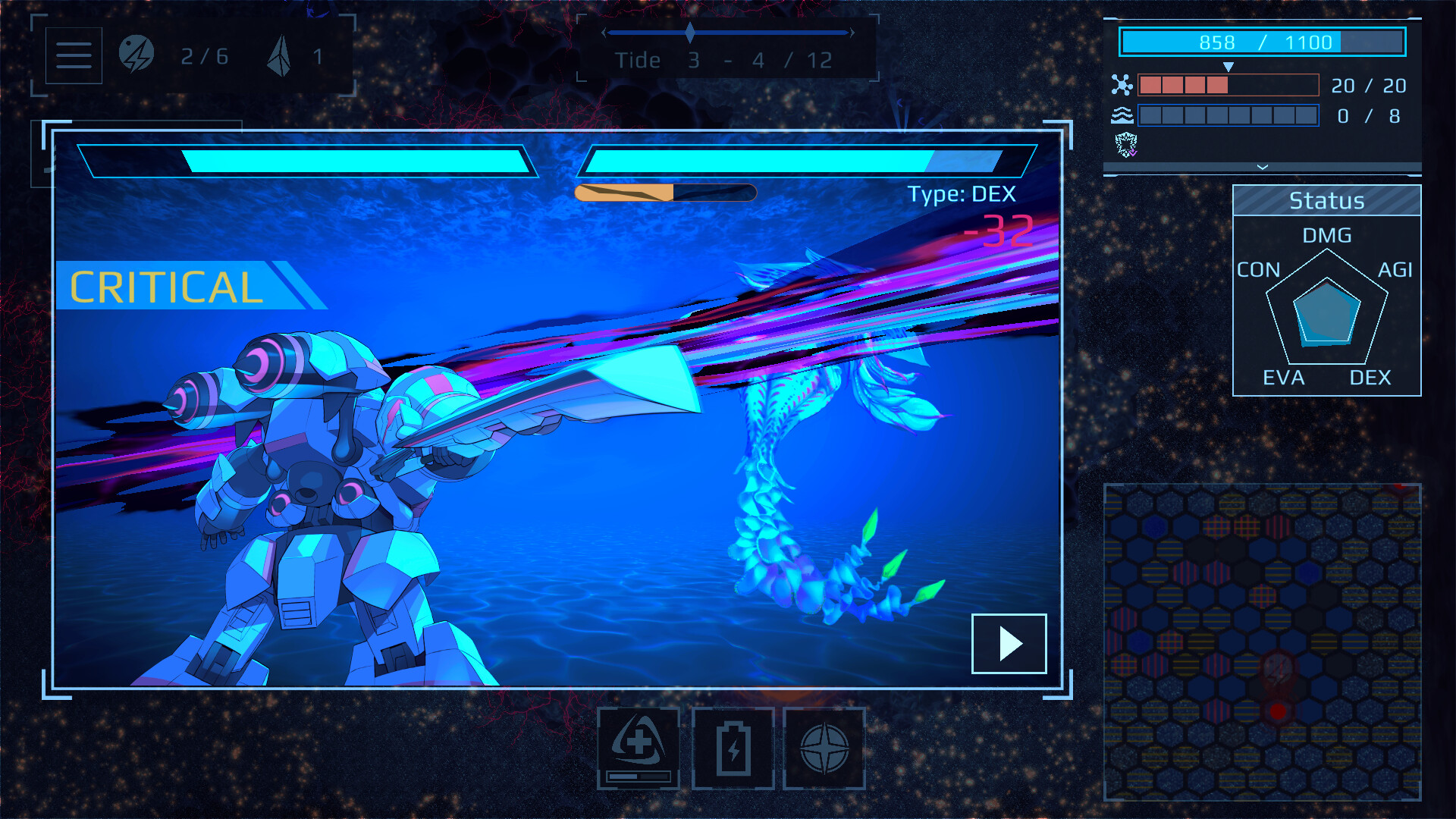Open the Status panel header

pyautogui.click(x=1327, y=200)
